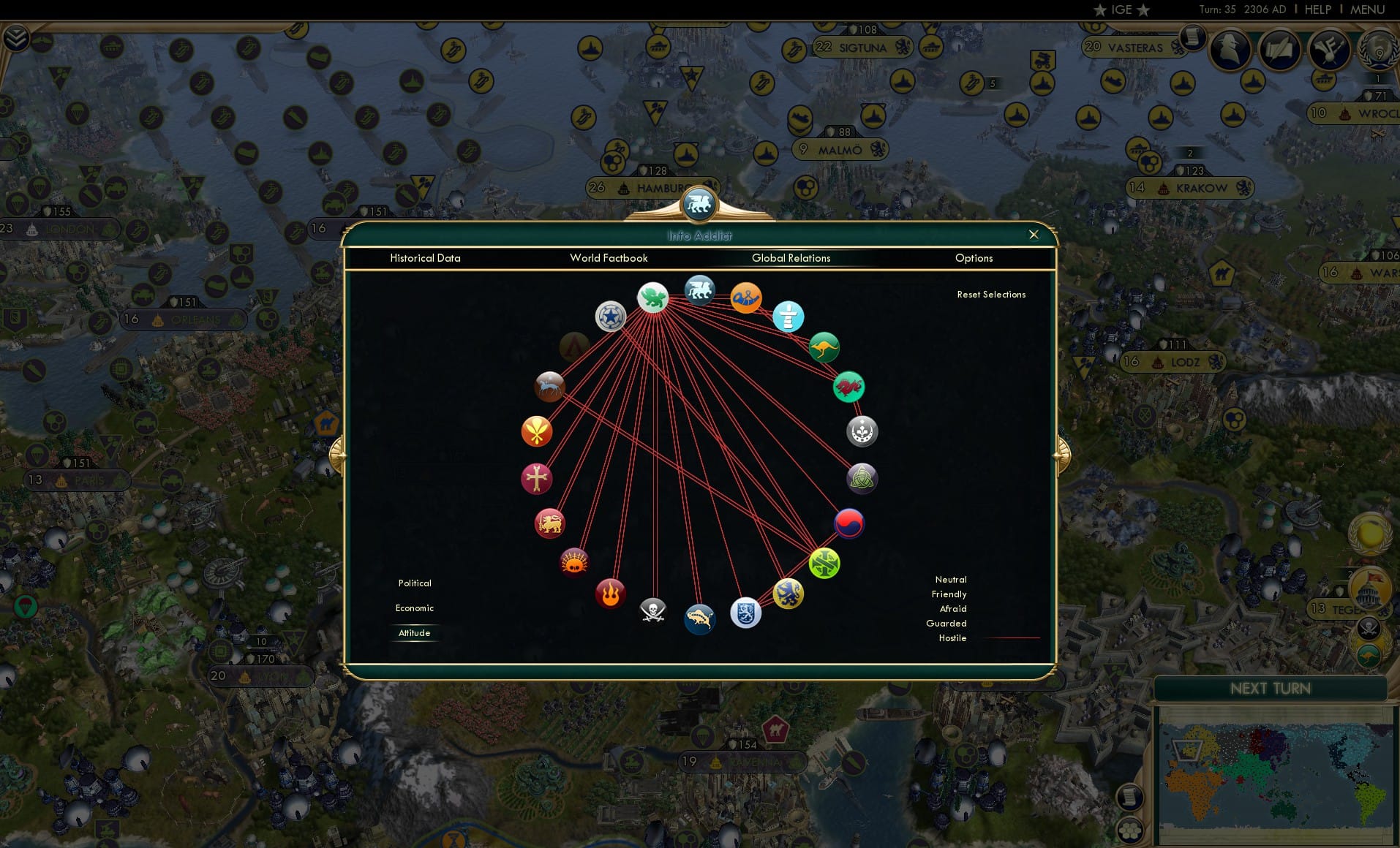Switch to the World Factbook tab

click(609, 258)
